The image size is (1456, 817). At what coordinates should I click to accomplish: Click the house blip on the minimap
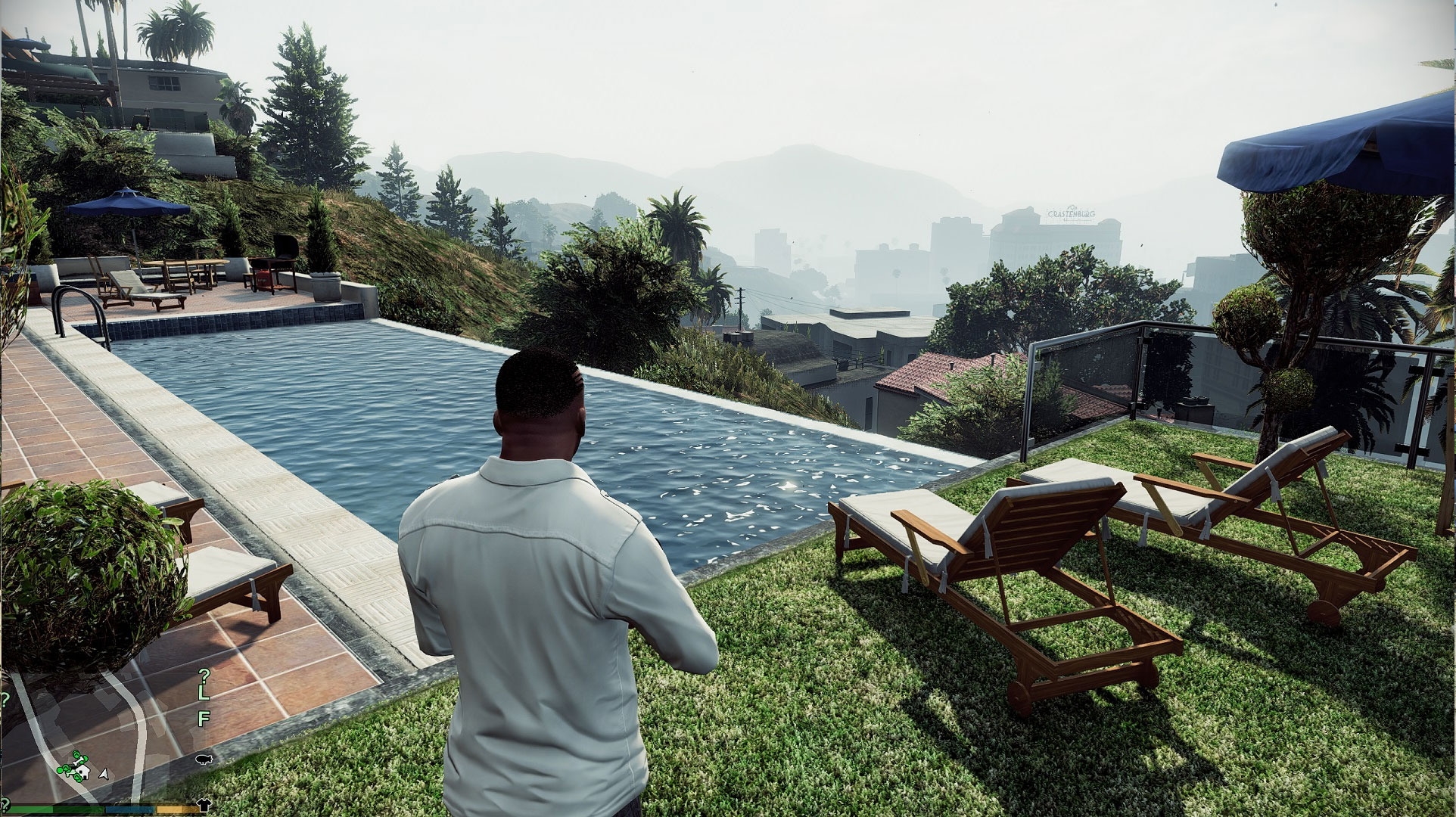[x=82, y=773]
